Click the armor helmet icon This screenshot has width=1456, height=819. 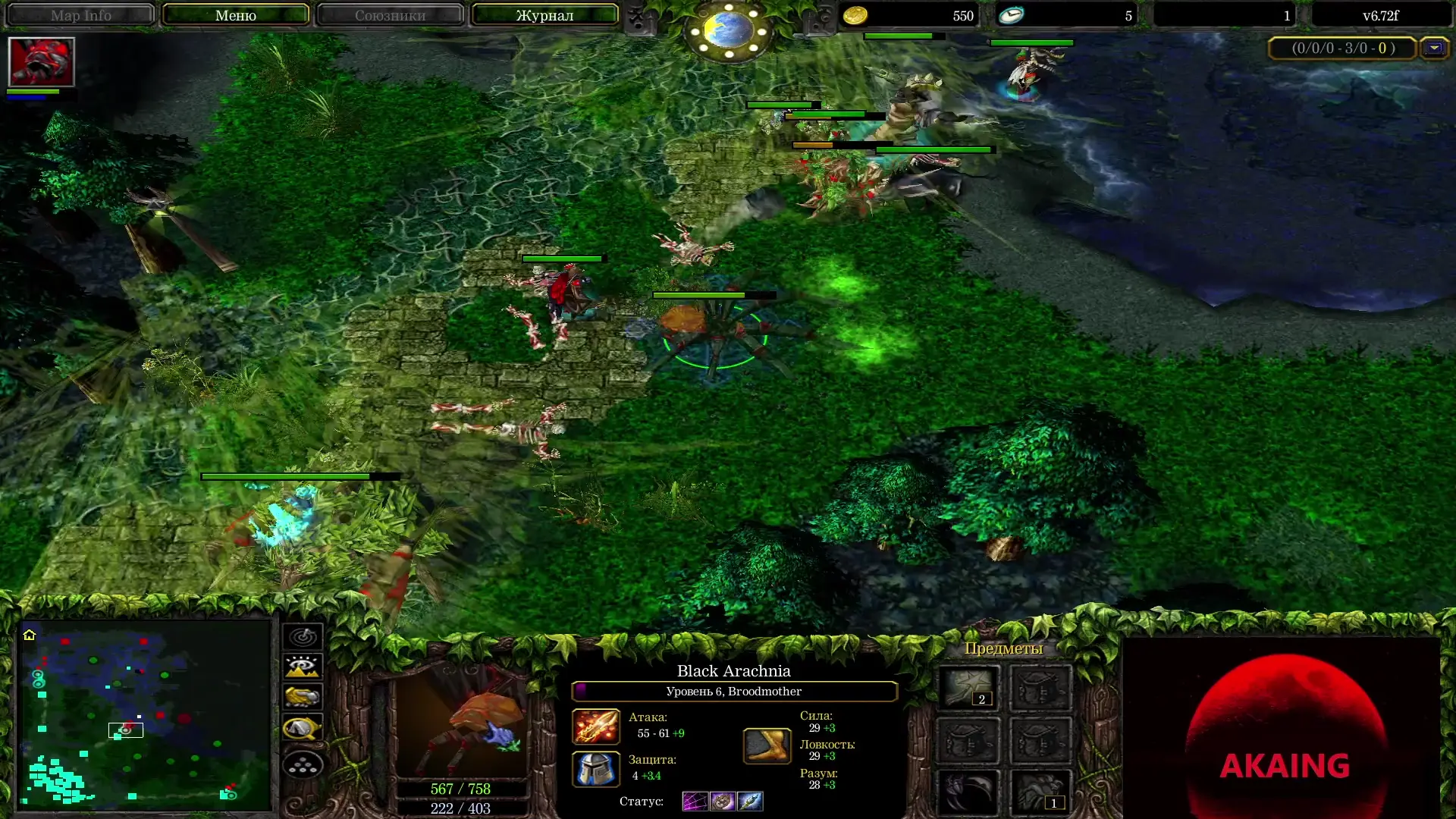click(596, 769)
